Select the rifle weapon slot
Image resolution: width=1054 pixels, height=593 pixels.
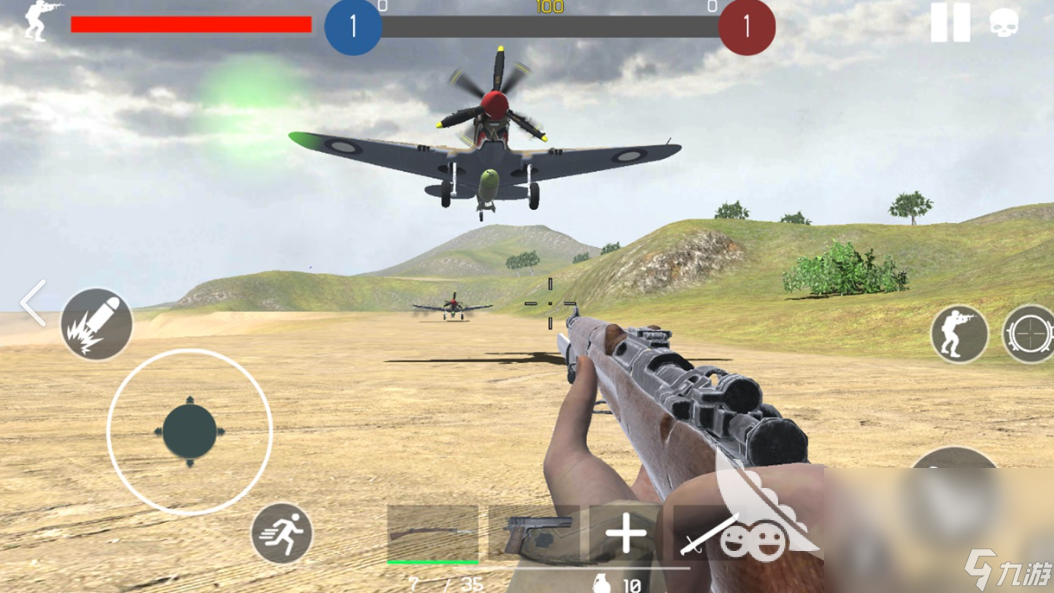click(433, 534)
